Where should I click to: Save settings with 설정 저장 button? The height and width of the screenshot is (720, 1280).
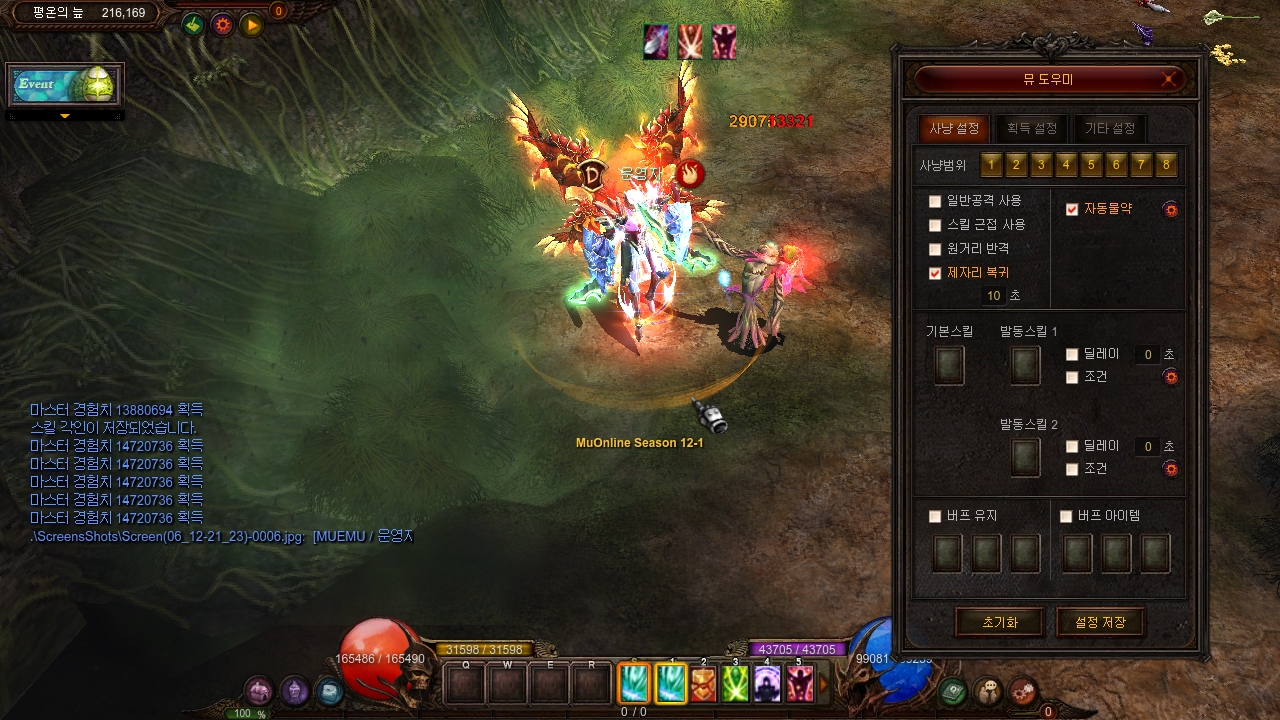click(1100, 622)
